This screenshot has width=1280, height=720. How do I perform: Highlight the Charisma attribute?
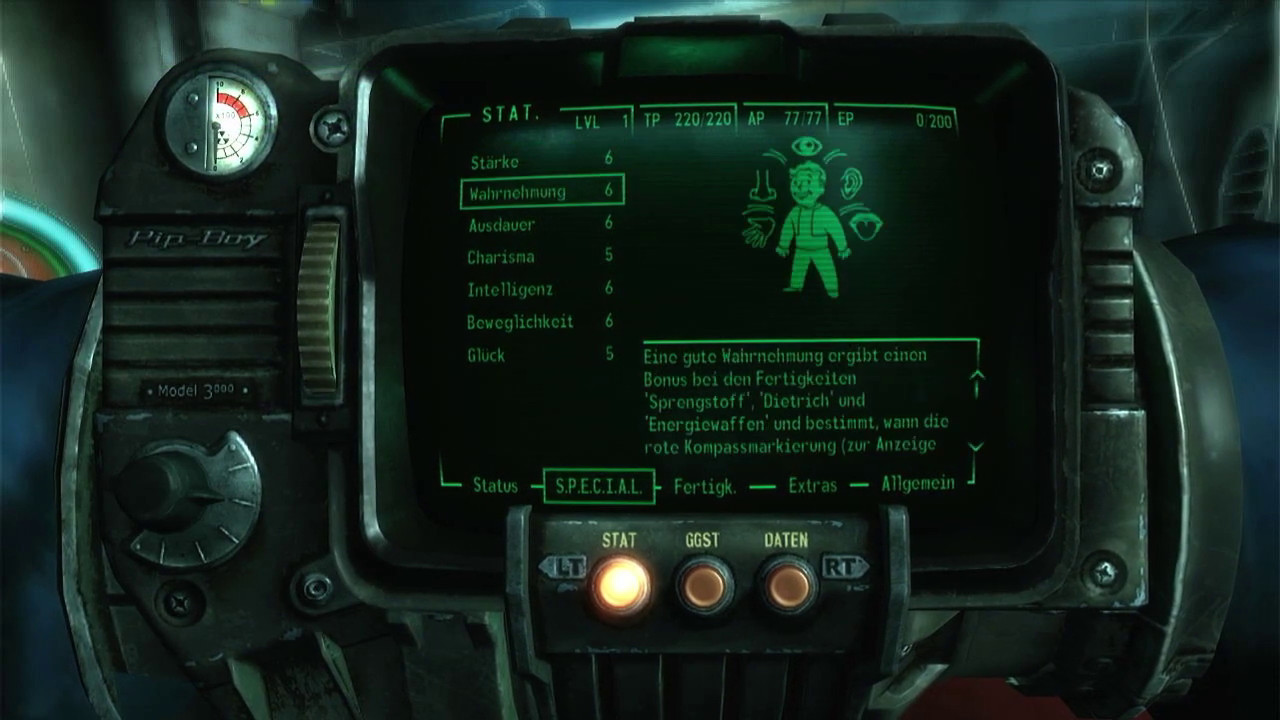(x=541, y=257)
